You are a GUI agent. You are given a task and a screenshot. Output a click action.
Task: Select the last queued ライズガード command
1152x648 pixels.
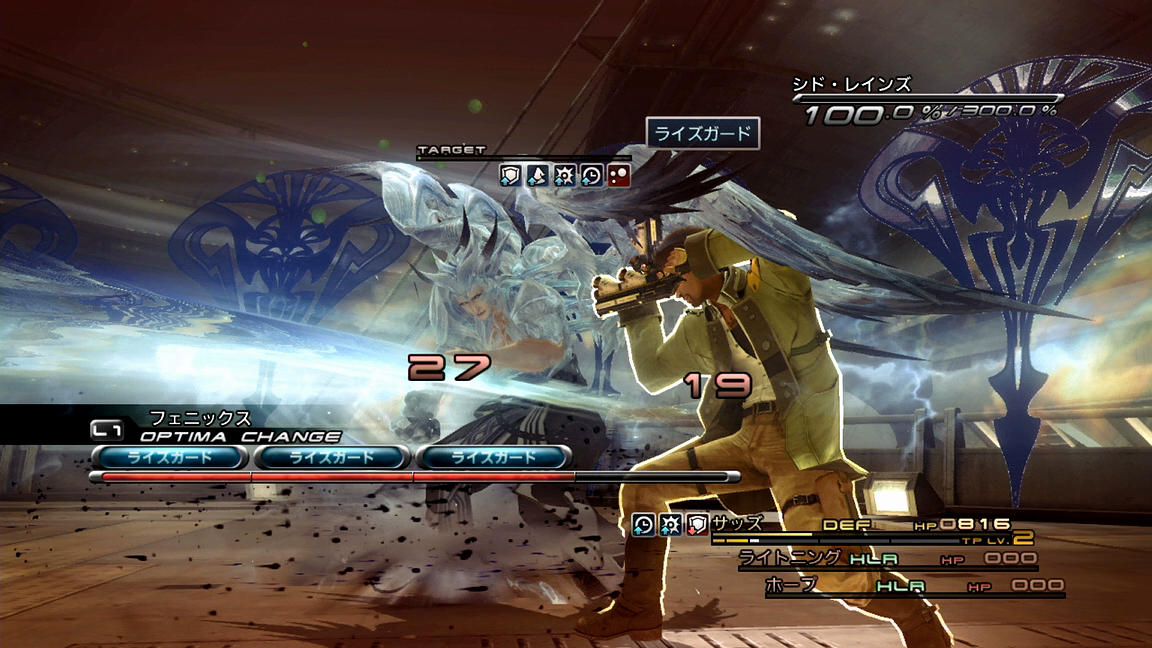point(494,457)
